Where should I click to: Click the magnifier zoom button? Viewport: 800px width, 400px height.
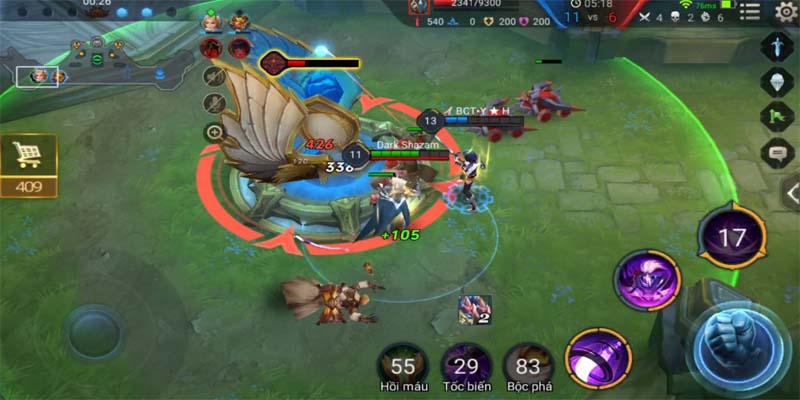coord(213,132)
